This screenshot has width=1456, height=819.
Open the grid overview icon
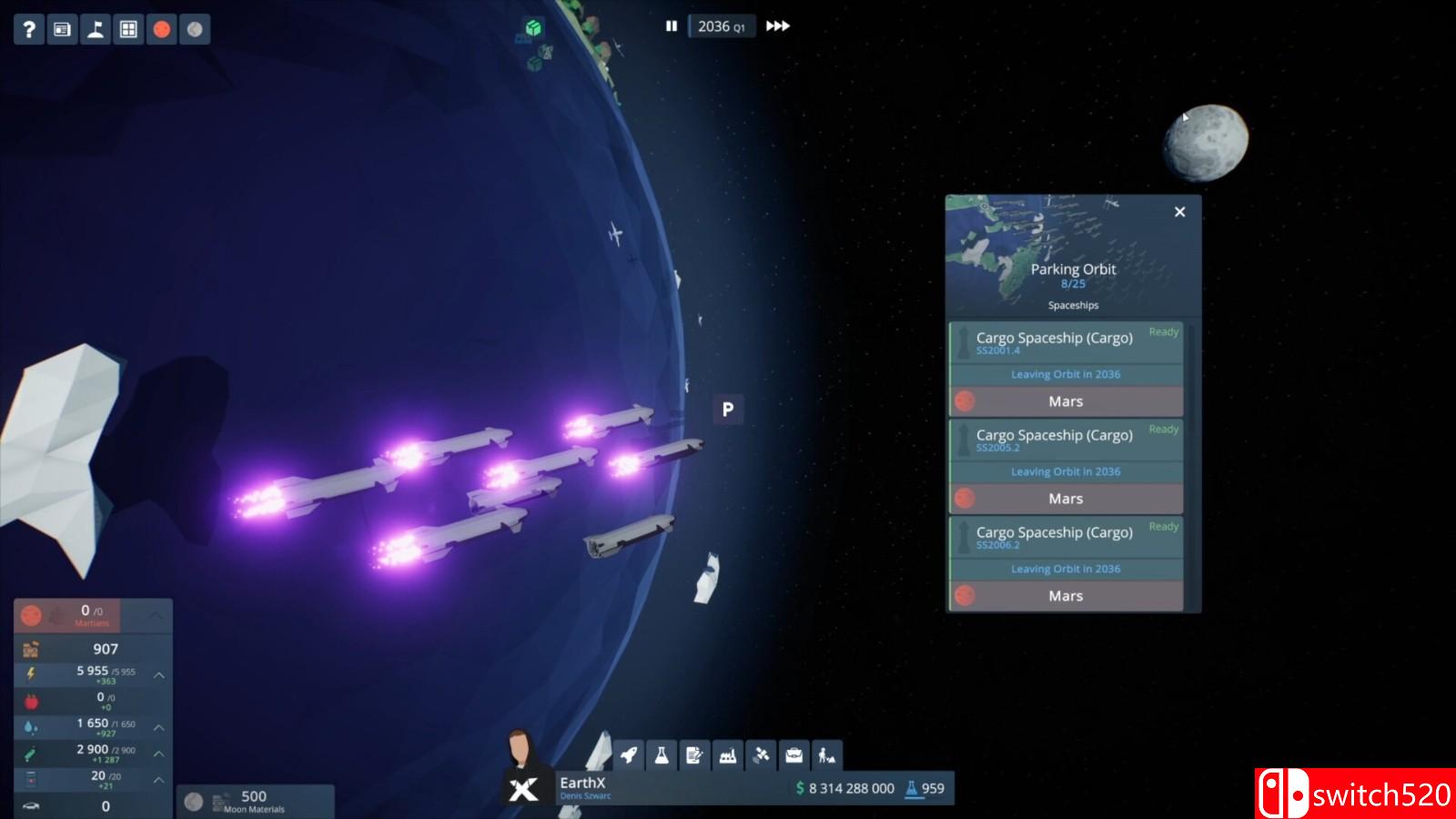pos(126,28)
